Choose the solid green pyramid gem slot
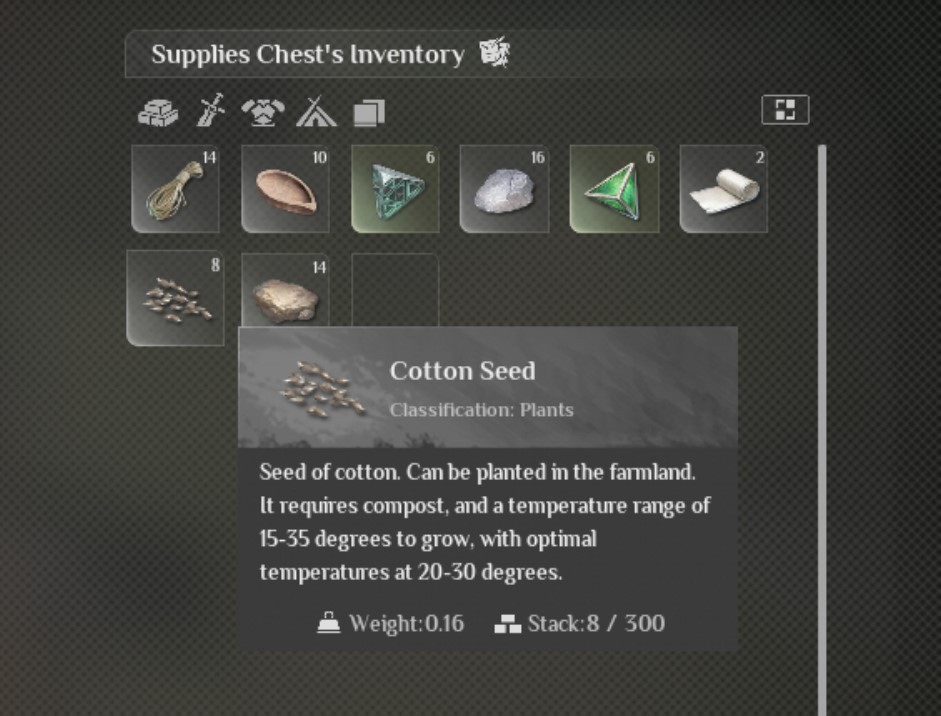 point(614,189)
